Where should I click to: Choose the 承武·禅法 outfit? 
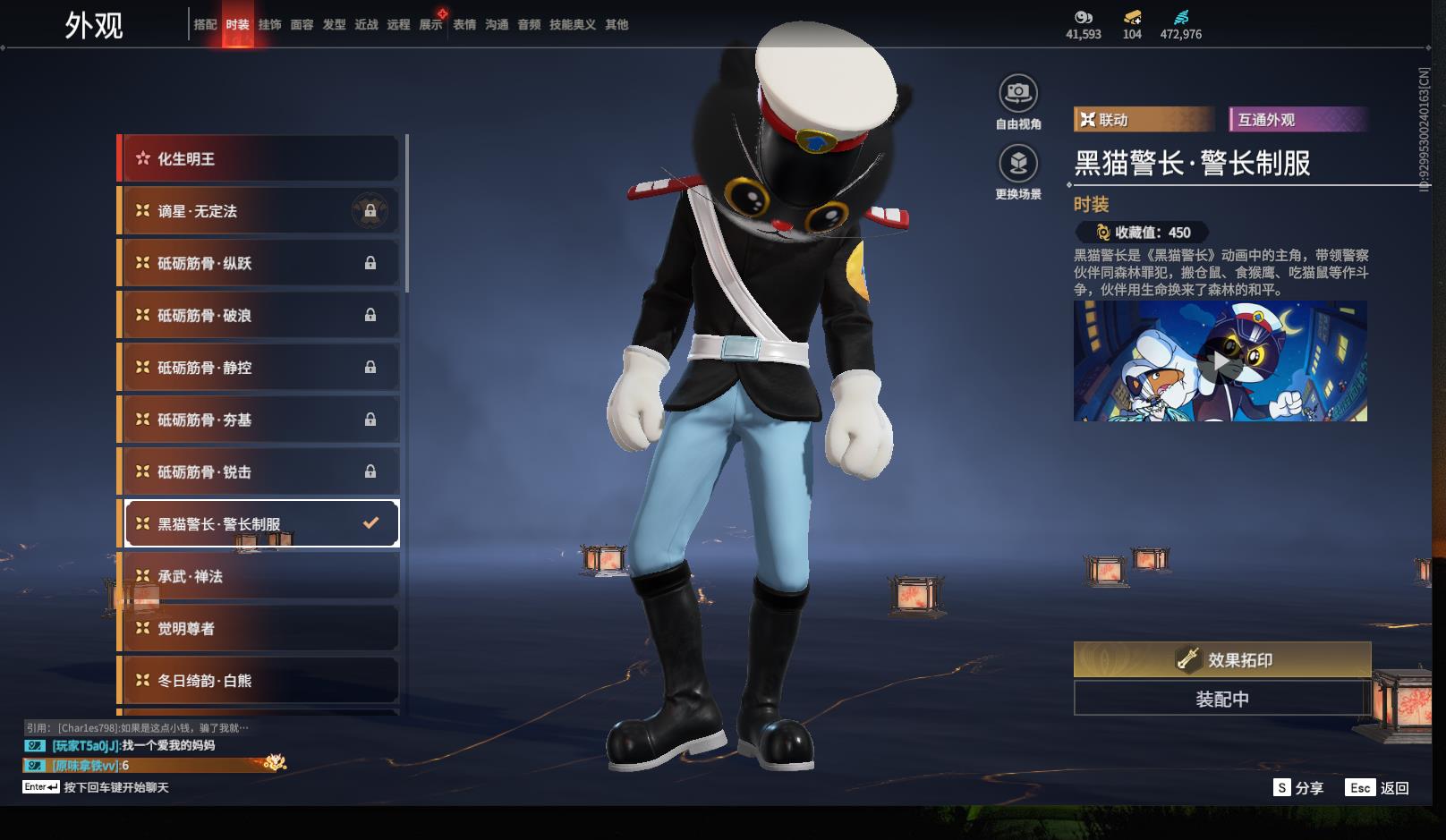(x=258, y=576)
